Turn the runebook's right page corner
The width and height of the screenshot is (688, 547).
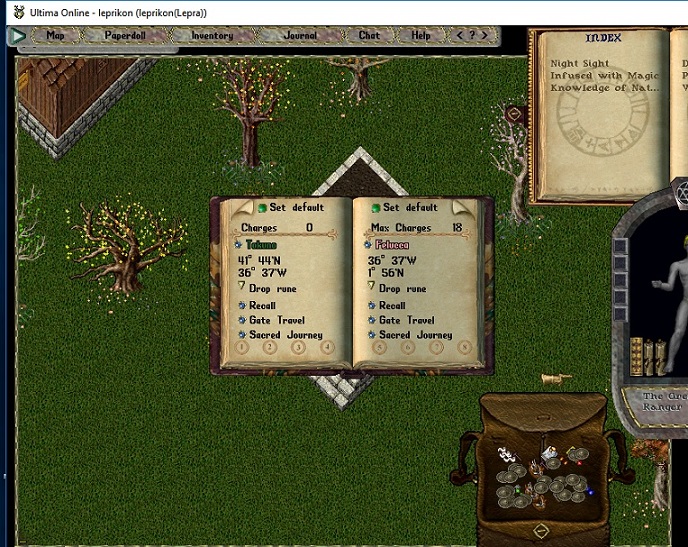click(461, 208)
